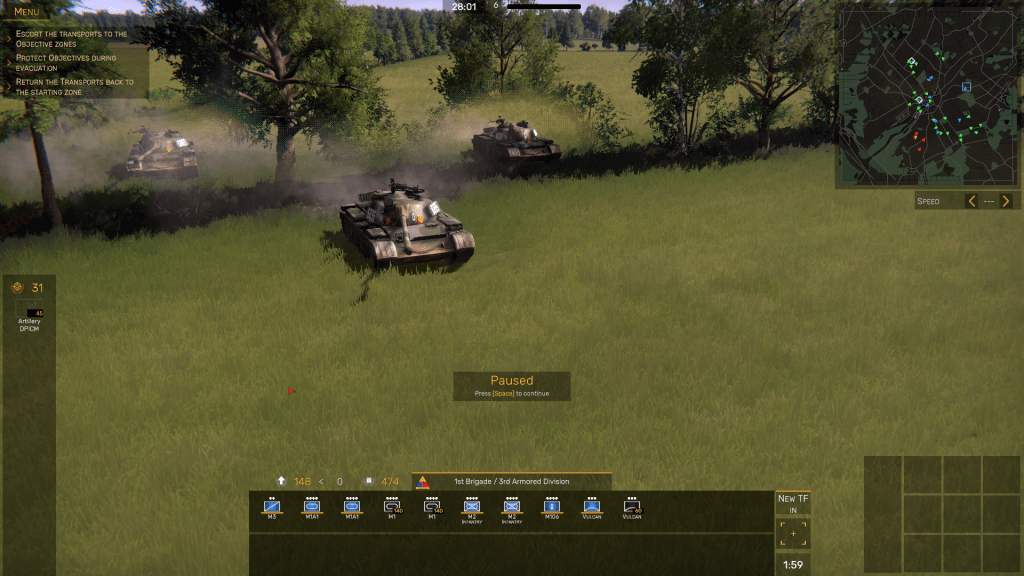Screen dimensions: 1024x576
Task: Select the M106 mortar unit card
Action: [x=552, y=507]
